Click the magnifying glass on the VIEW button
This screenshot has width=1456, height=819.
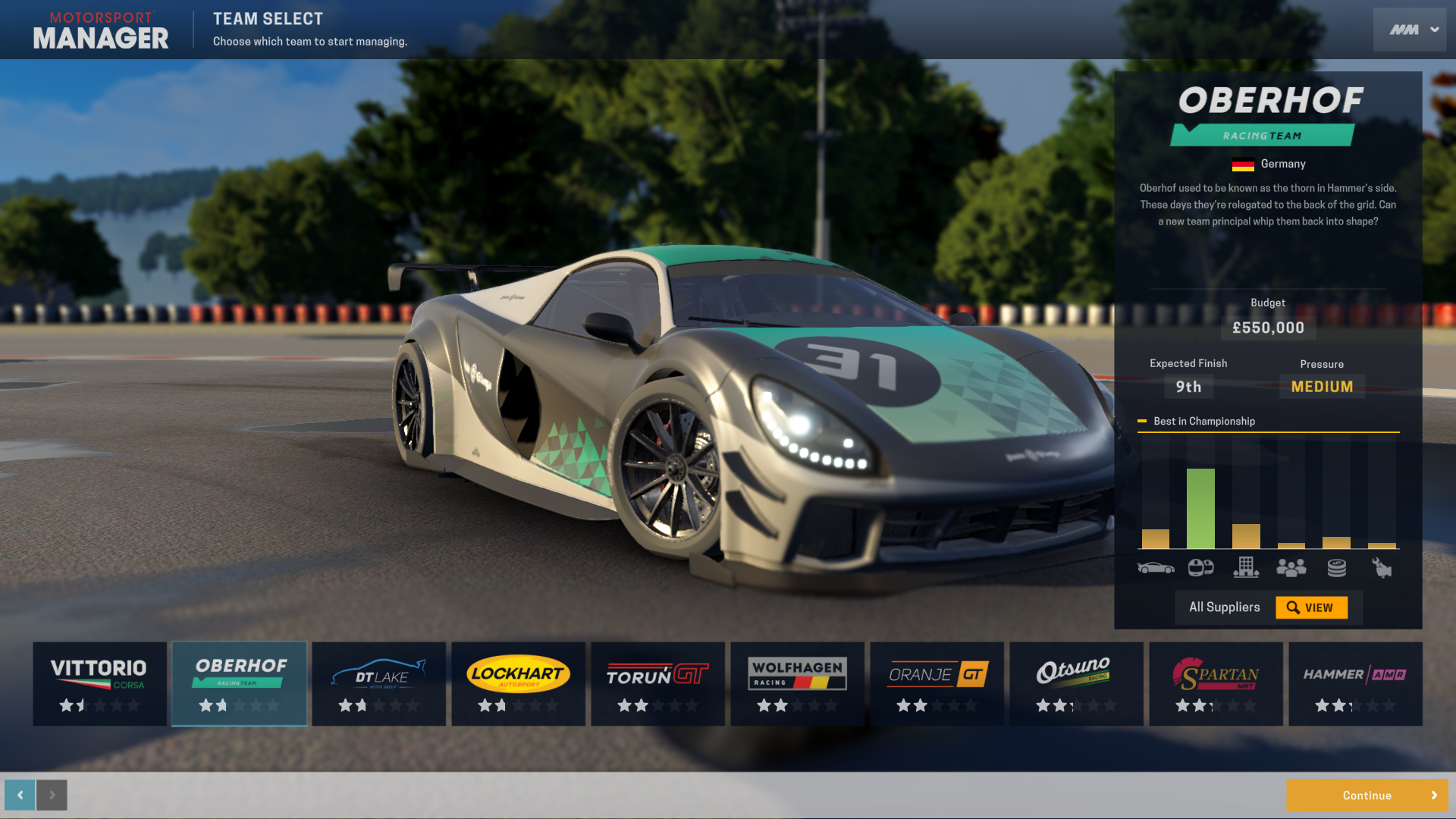click(1291, 607)
